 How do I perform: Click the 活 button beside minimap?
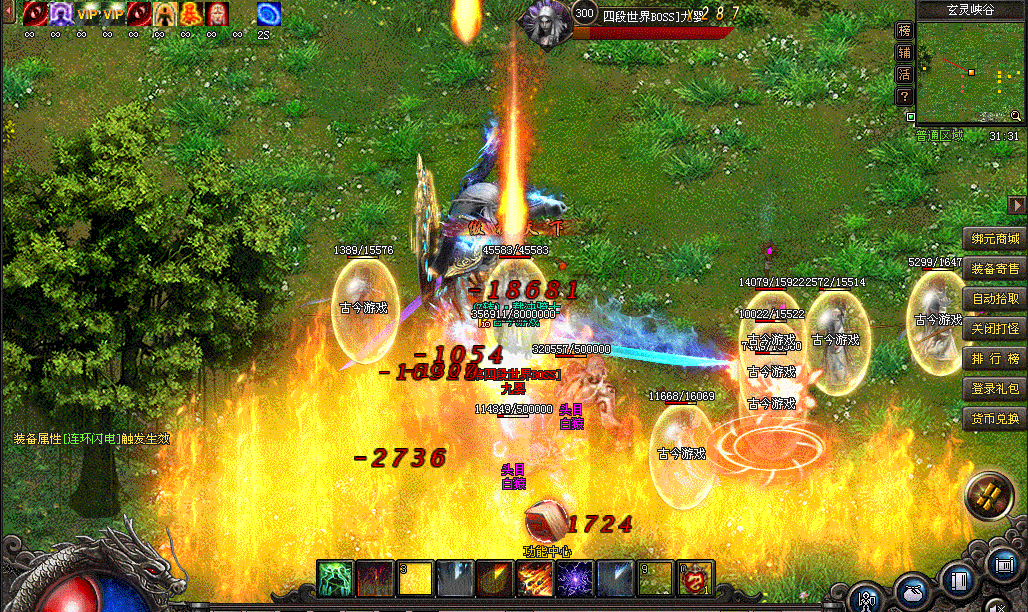pos(904,75)
